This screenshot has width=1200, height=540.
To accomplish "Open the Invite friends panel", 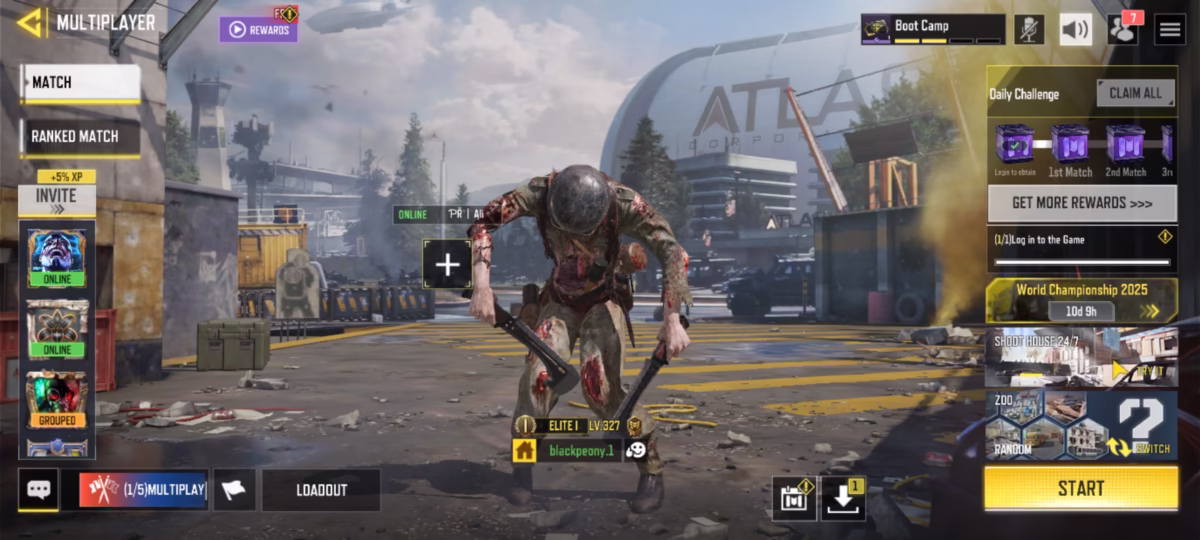I will point(56,199).
